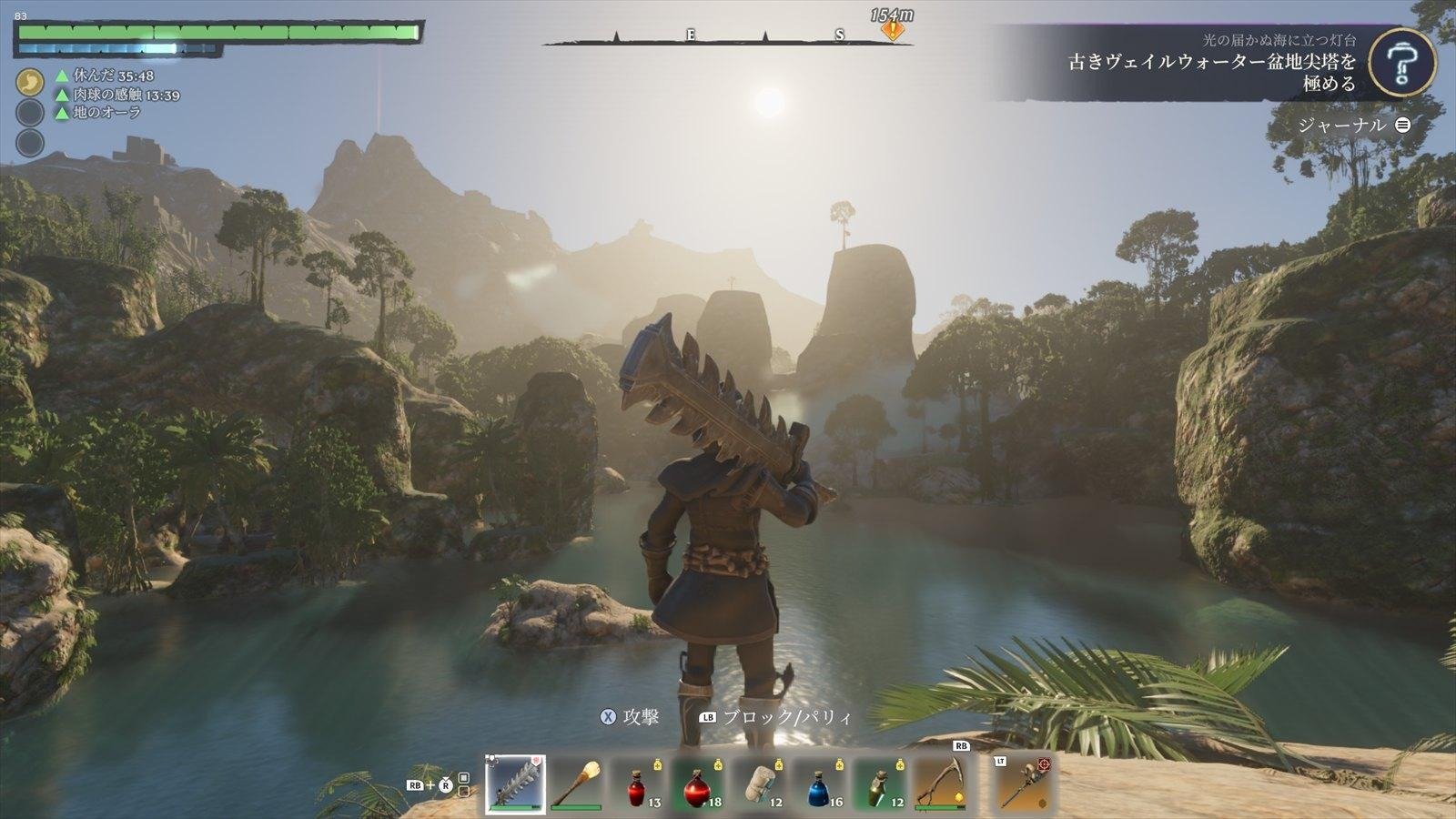Use the round red flask with 18 left
Screen dimensions: 1456x819
[x=699, y=783]
